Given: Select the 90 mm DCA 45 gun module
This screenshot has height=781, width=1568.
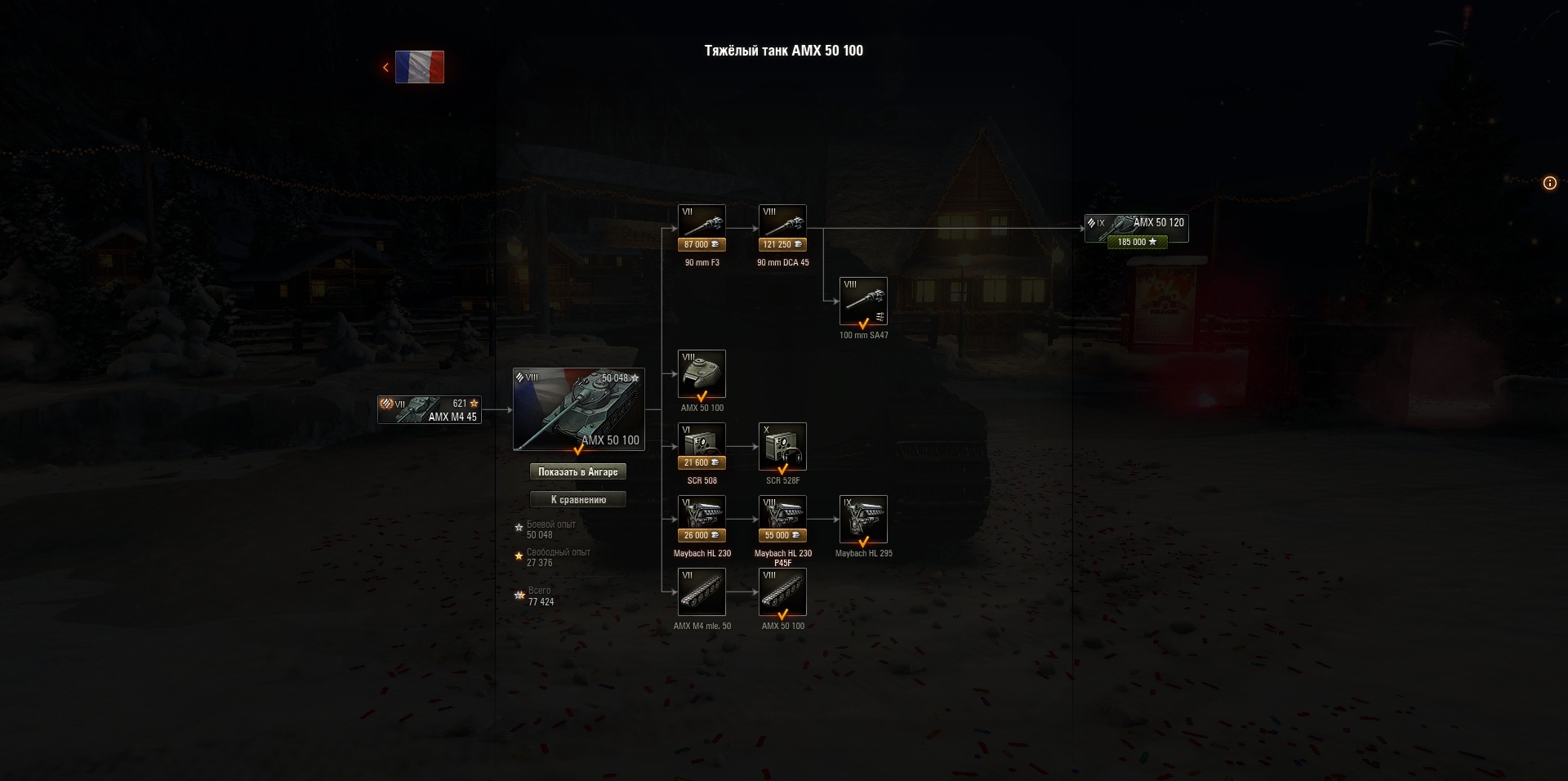Looking at the screenshot, I should [x=782, y=221].
